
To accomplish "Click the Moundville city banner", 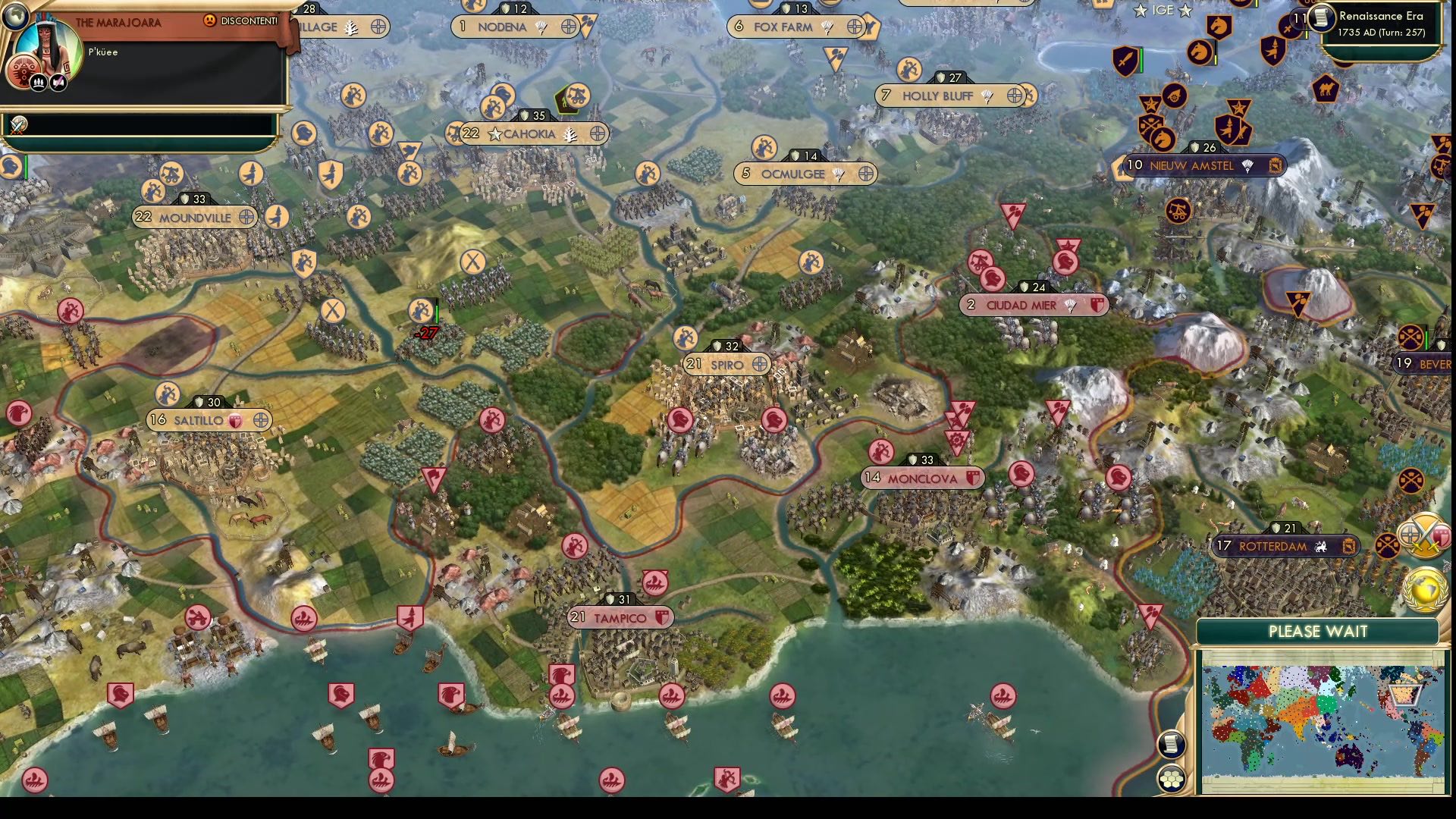I will (195, 218).
